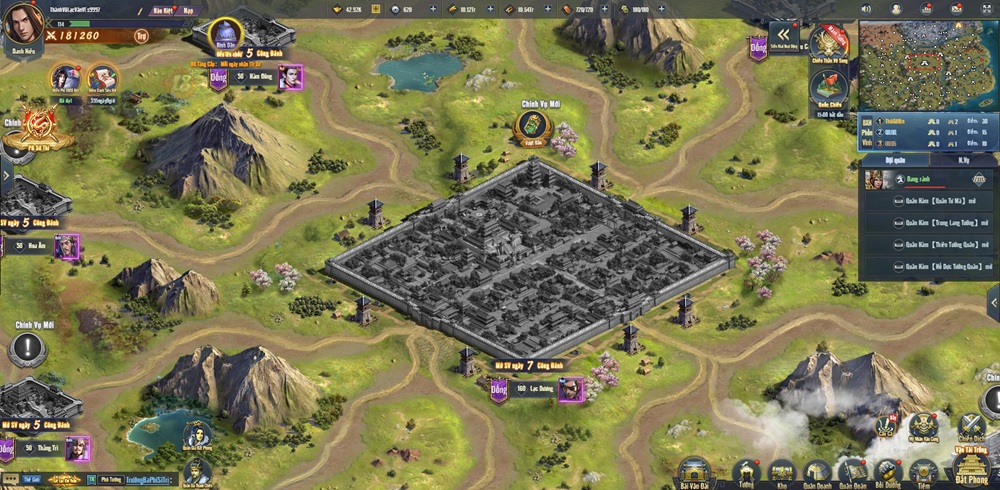The width and height of the screenshot is (1000, 490).
Task: Open the player avatar profile
Action: tap(20, 24)
